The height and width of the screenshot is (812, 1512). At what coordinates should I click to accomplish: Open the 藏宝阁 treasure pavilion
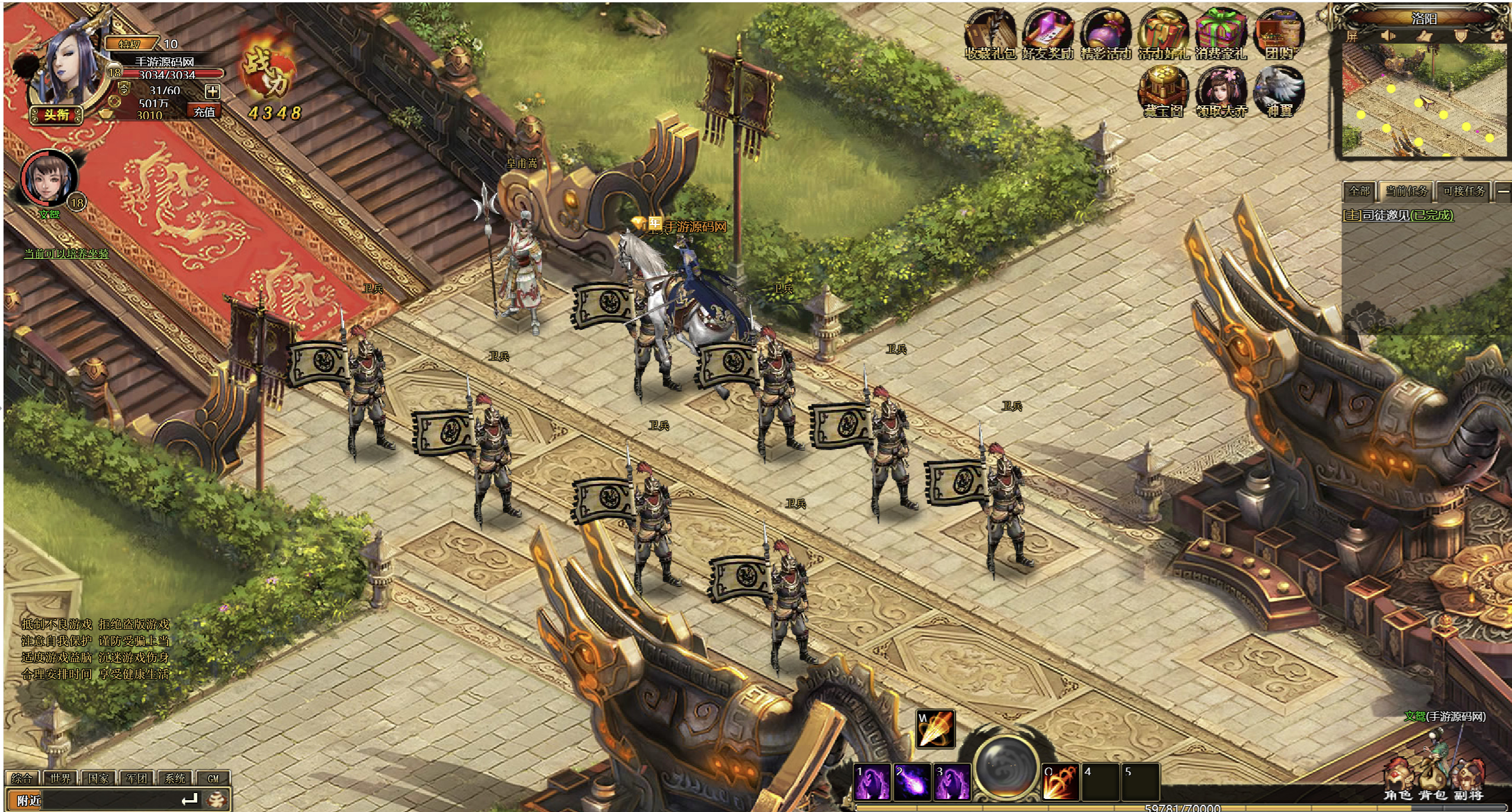point(1163,92)
